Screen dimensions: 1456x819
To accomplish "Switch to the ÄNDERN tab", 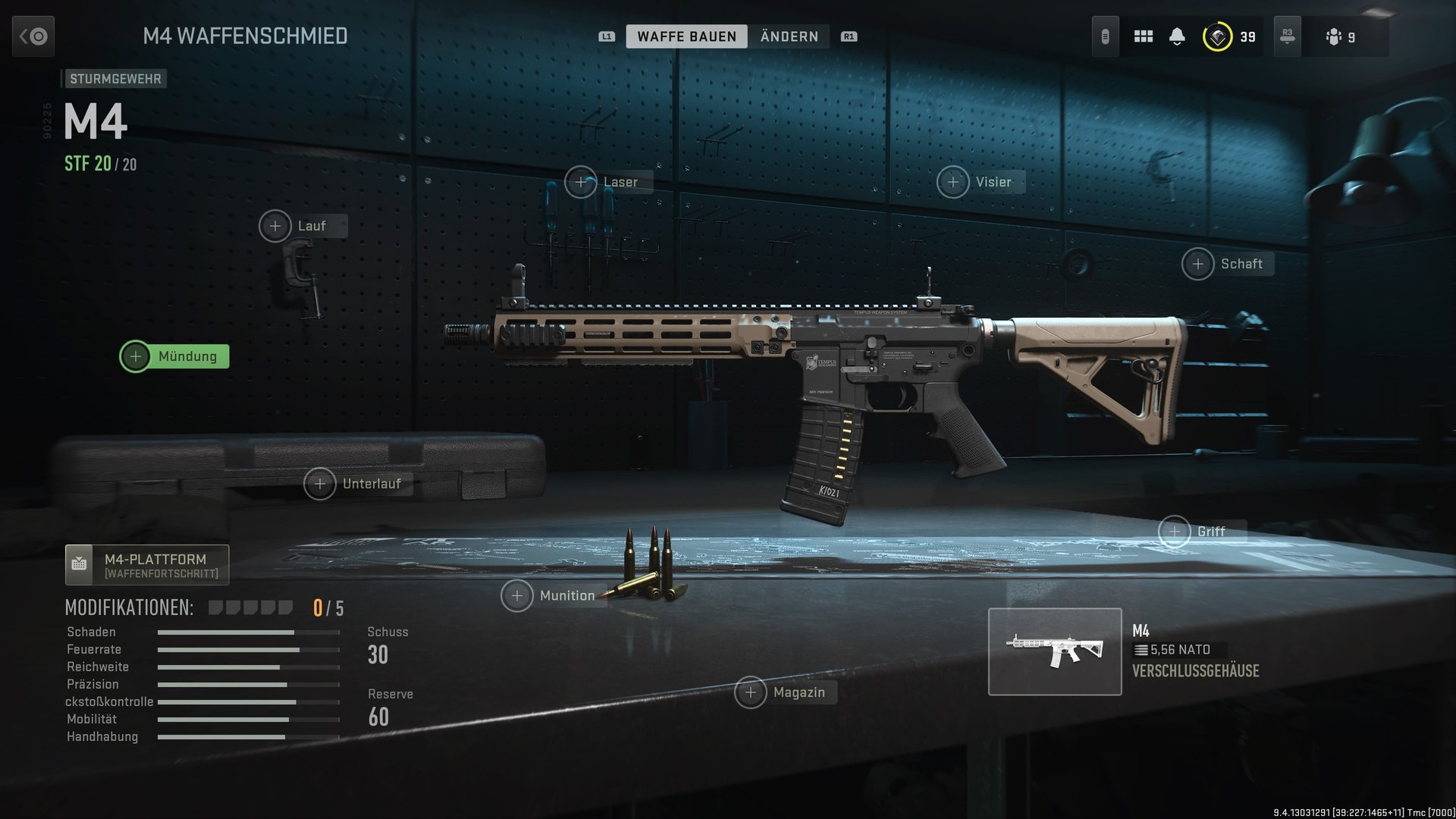I will click(789, 36).
